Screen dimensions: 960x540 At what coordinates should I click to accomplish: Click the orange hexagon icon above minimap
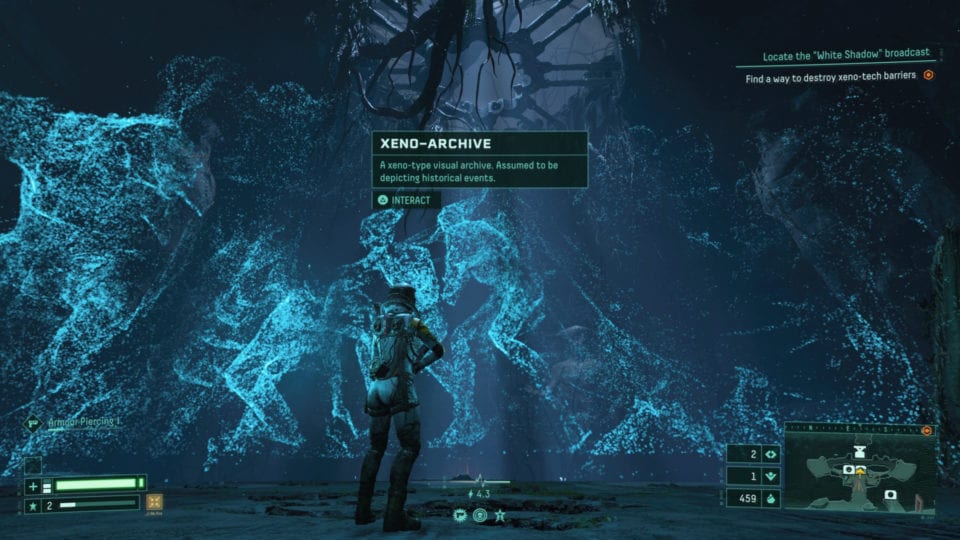[926, 431]
